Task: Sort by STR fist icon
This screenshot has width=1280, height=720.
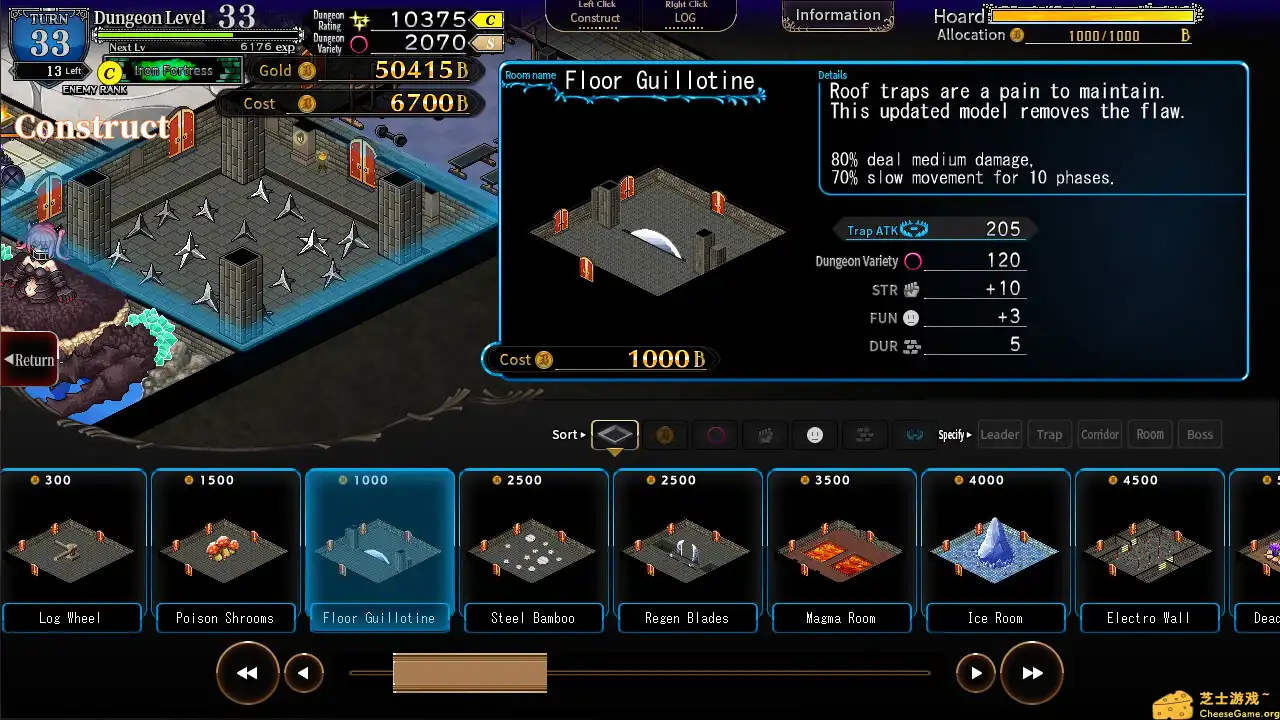Action: [765, 435]
